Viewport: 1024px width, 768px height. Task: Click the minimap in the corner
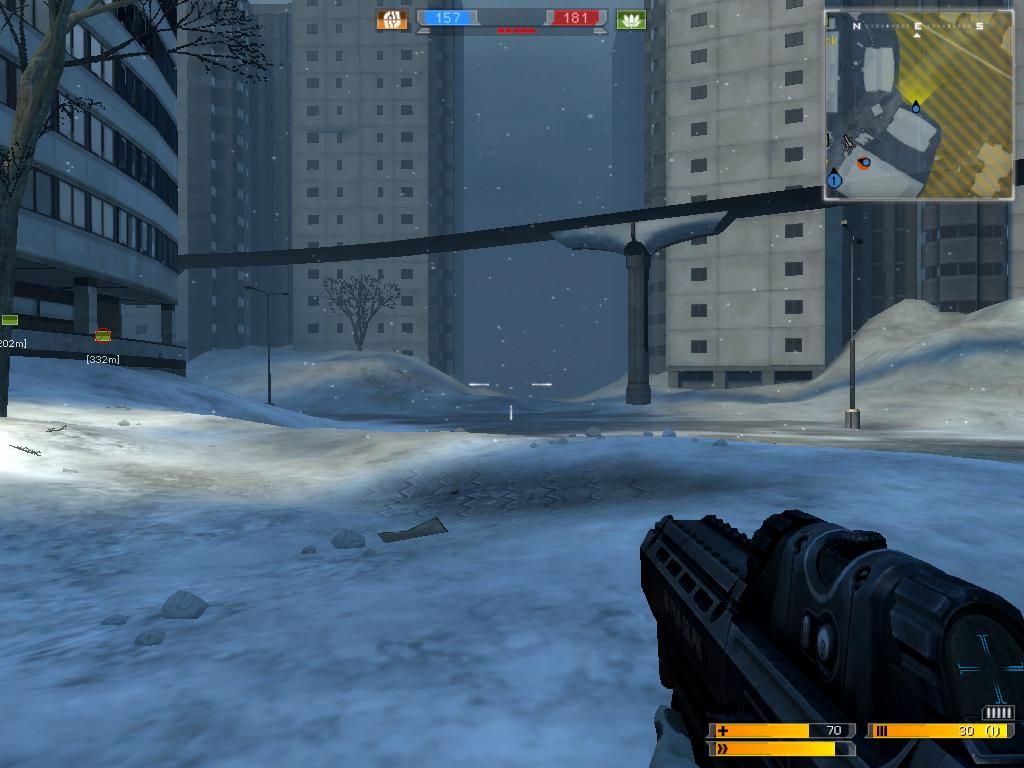click(x=919, y=105)
